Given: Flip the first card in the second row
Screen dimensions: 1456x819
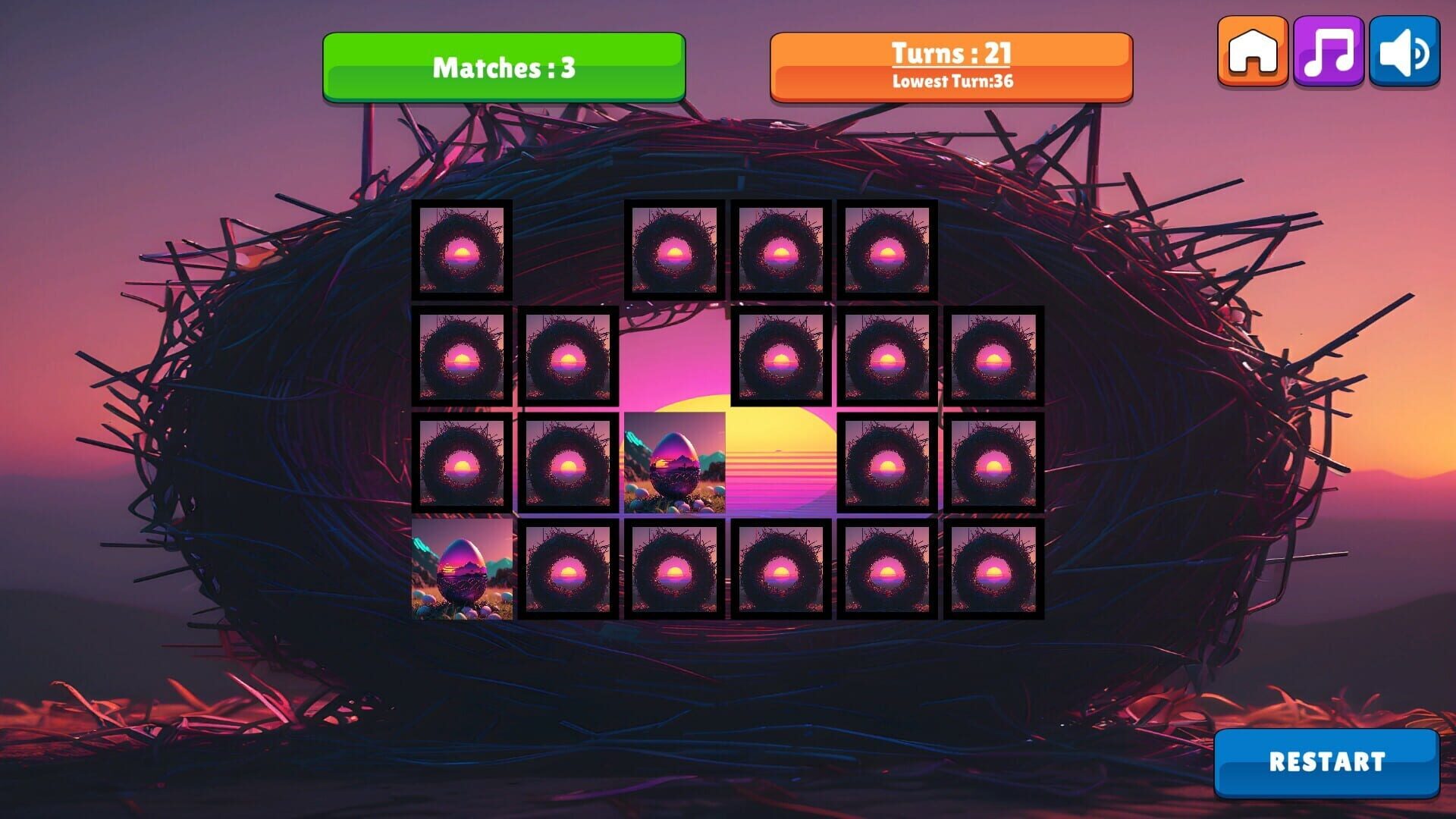Looking at the screenshot, I should [x=463, y=356].
